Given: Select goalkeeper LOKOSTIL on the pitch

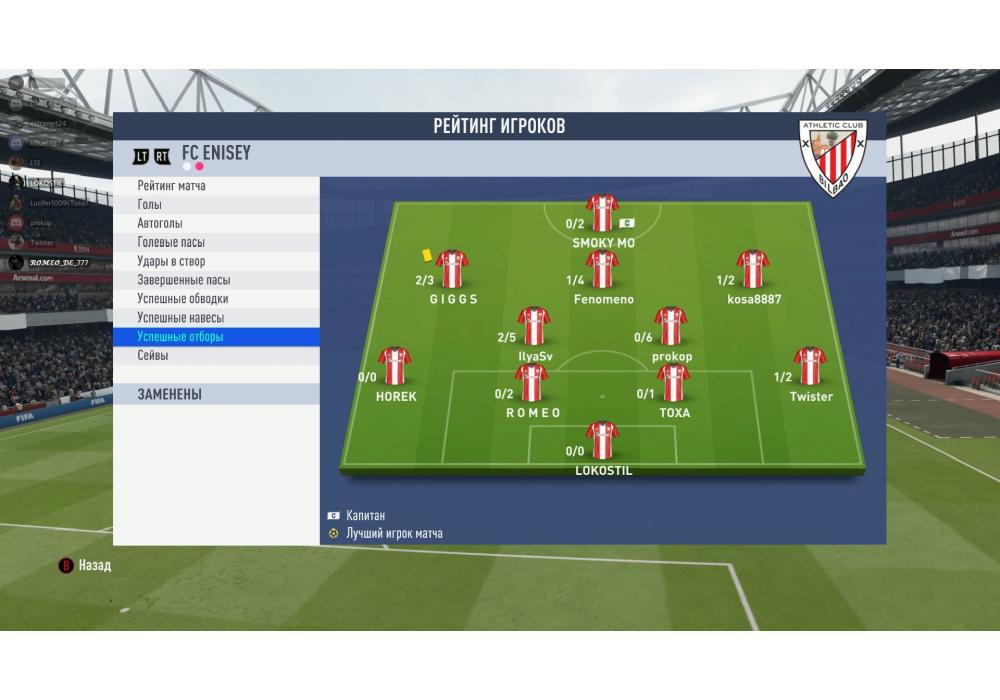Looking at the screenshot, I should tap(603, 441).
